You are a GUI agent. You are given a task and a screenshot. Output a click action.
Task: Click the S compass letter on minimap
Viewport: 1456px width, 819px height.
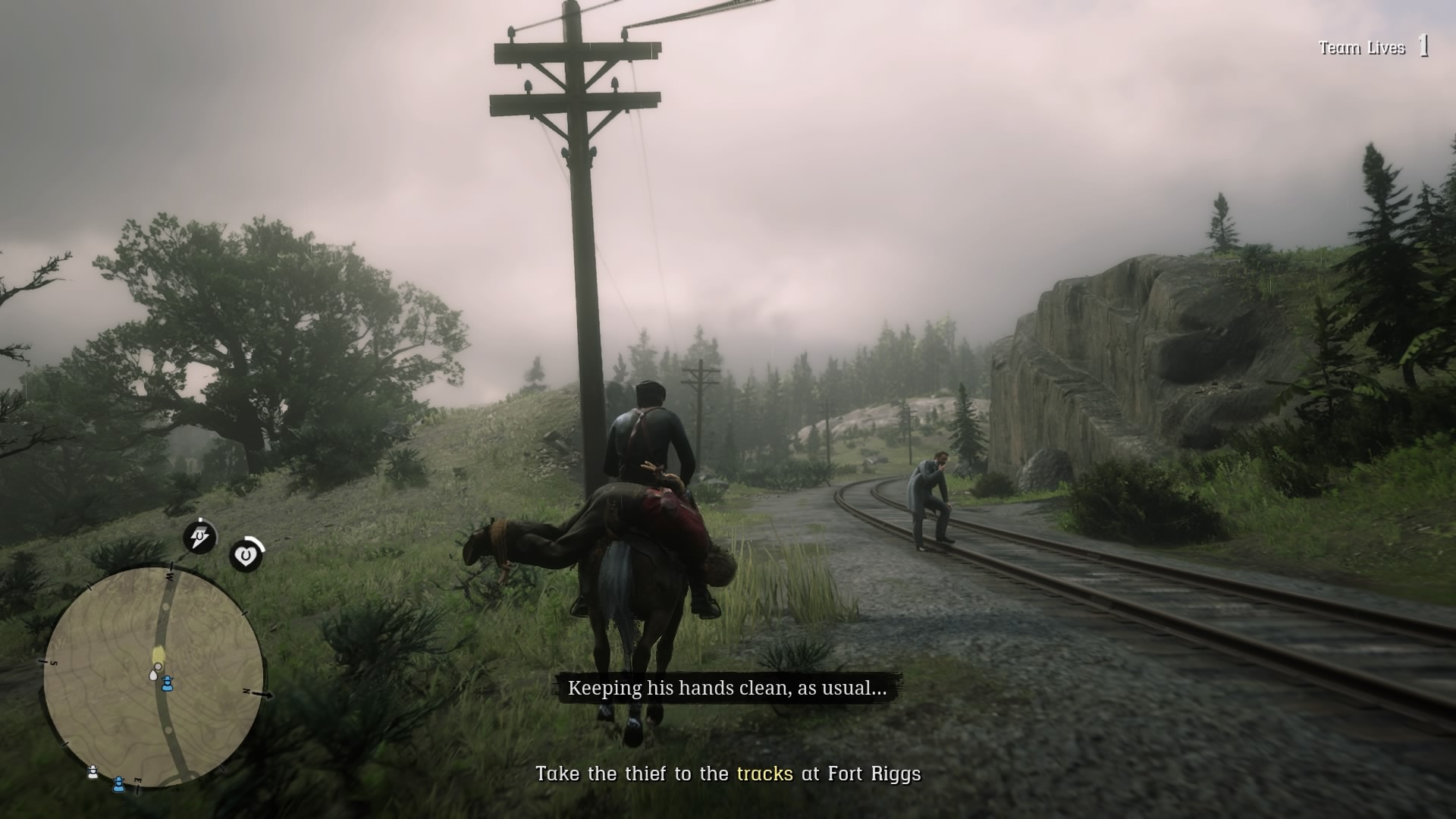pos(53,662)
